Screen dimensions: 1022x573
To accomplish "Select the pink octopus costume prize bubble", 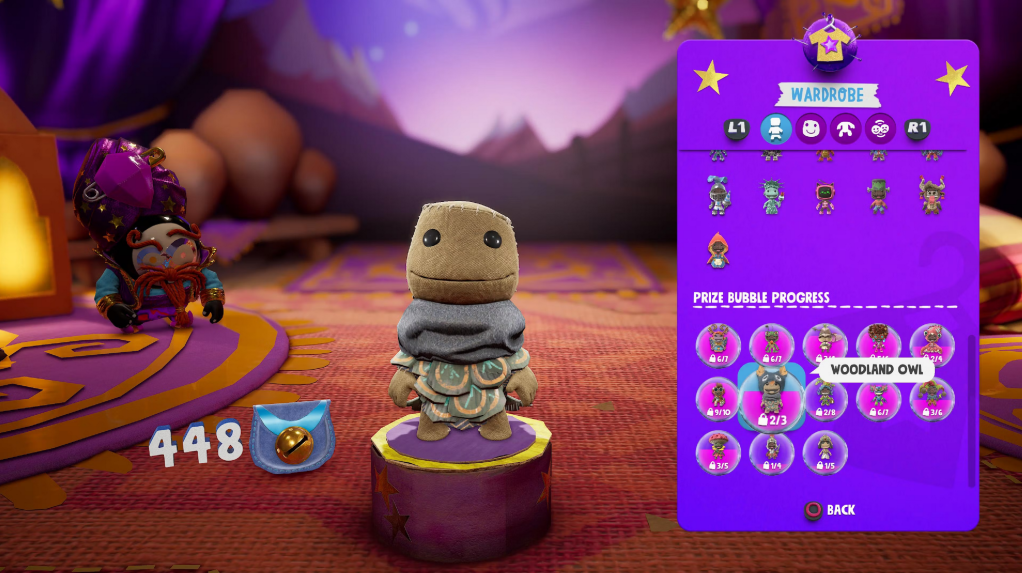I will coord(932,344).
